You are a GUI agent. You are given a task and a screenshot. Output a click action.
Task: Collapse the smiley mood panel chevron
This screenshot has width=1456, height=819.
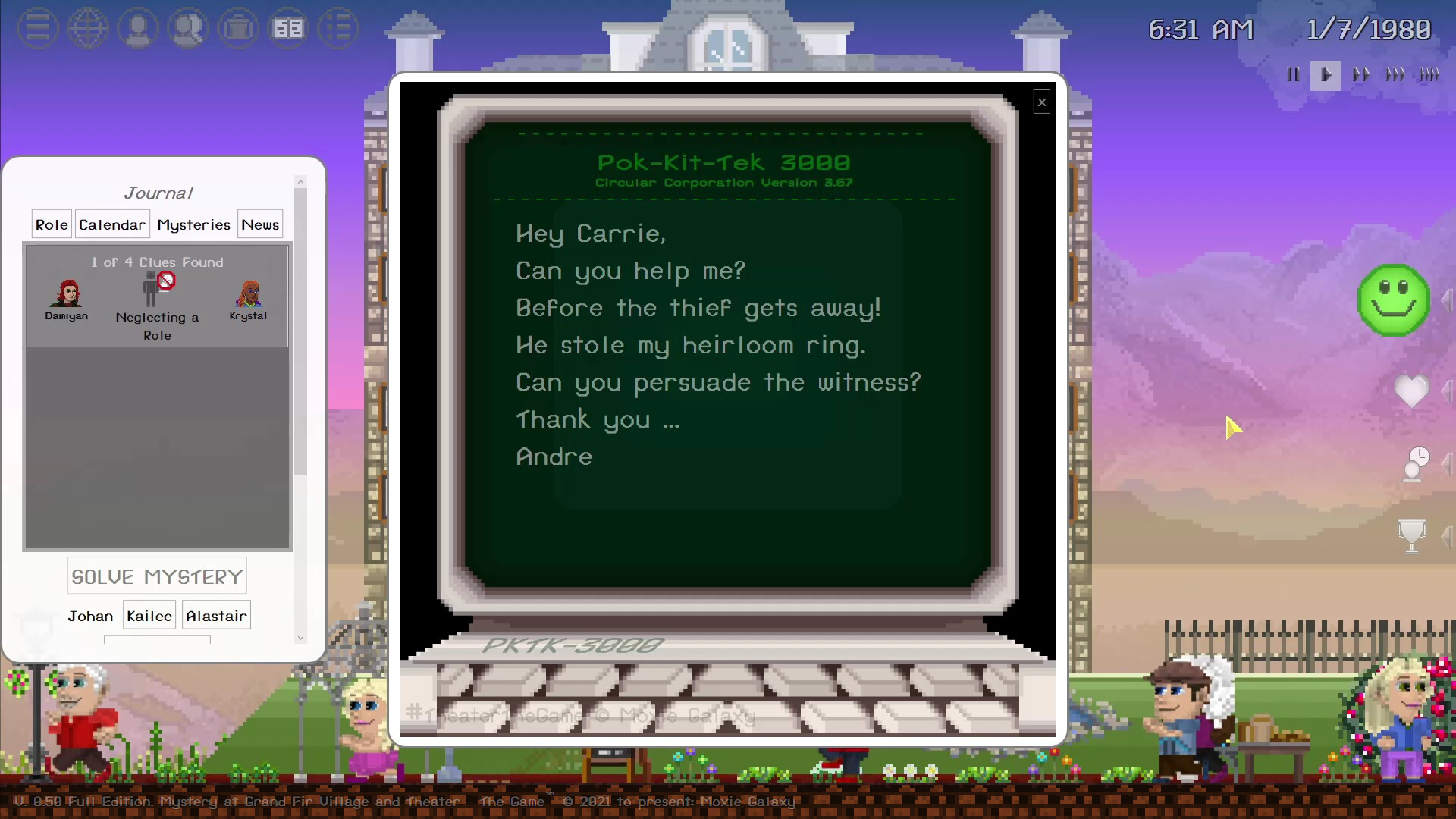[x=1448, y=300]
